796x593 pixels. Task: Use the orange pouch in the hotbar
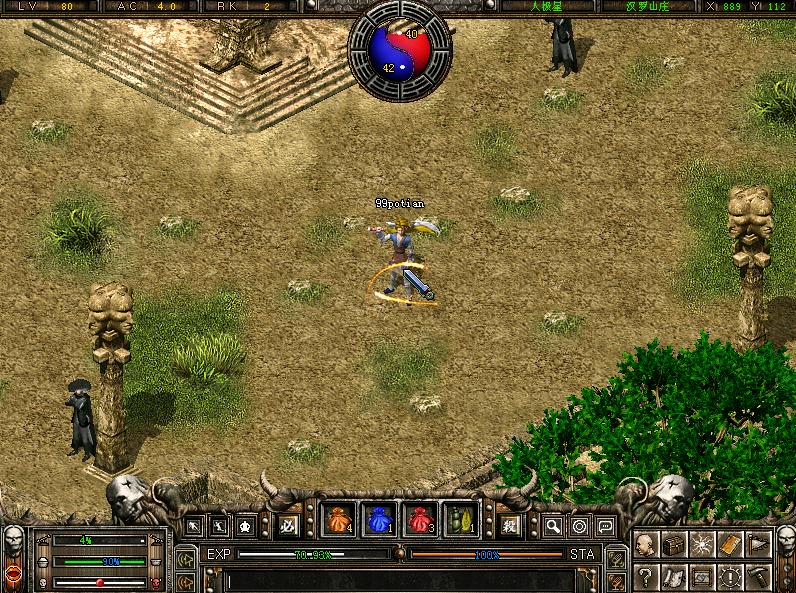click(x=338, y=521)
